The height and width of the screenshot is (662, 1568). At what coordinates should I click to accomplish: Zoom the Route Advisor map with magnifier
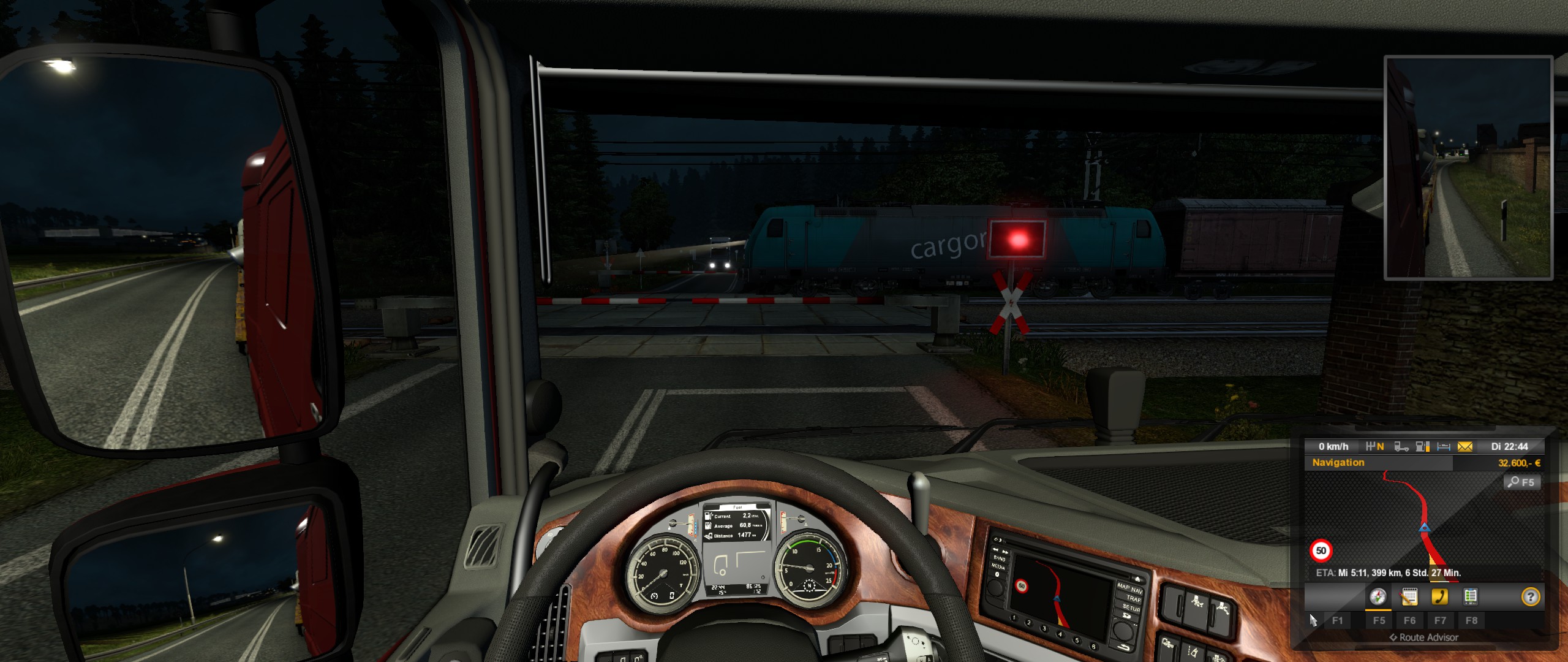point(1521,482)
